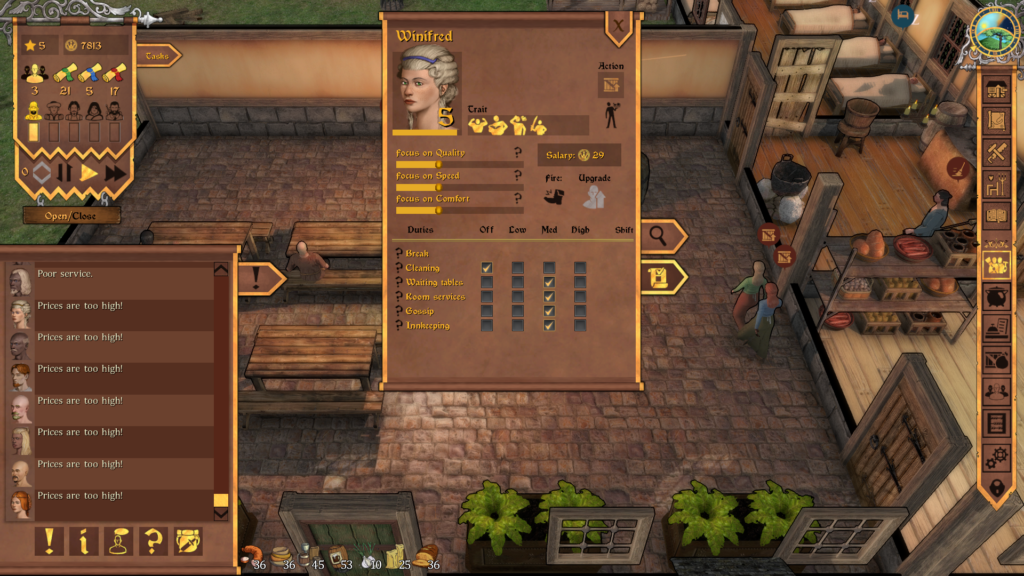Viewport: 1024px width, 576px height.
Task: Set game to normal play speed
Action: click(89, 173)
